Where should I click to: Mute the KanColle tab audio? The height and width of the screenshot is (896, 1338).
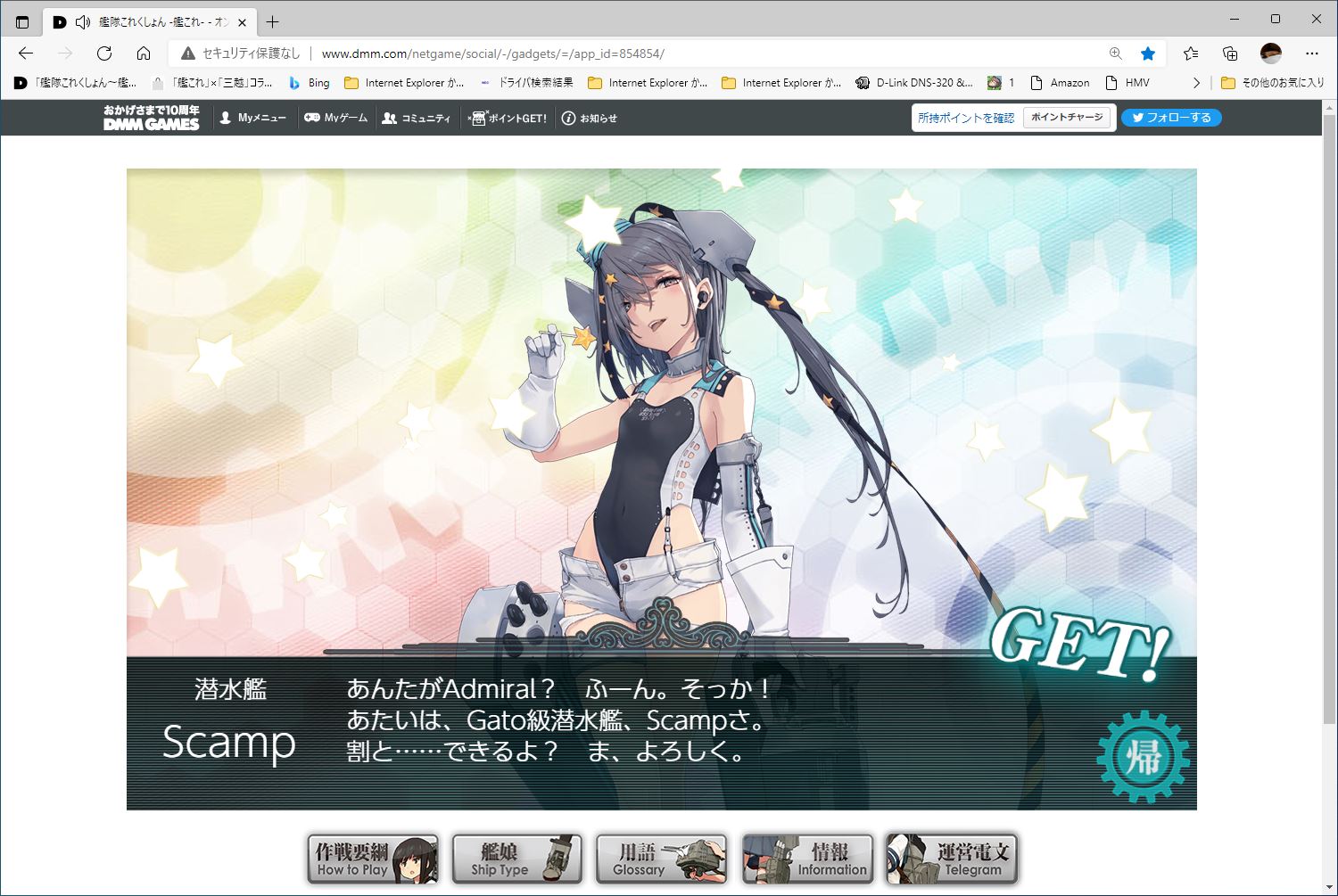click(x=84, y=21)
